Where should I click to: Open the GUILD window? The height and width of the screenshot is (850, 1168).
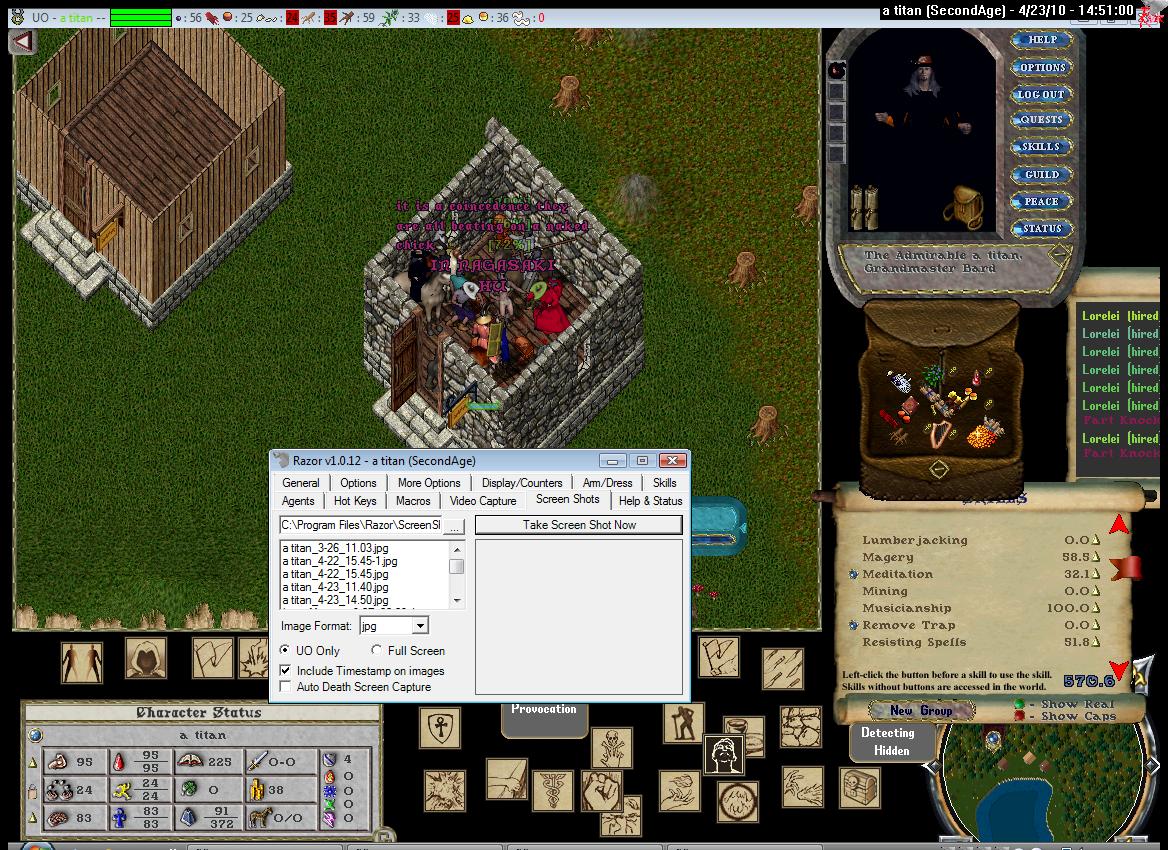[x=1041, y=174]
